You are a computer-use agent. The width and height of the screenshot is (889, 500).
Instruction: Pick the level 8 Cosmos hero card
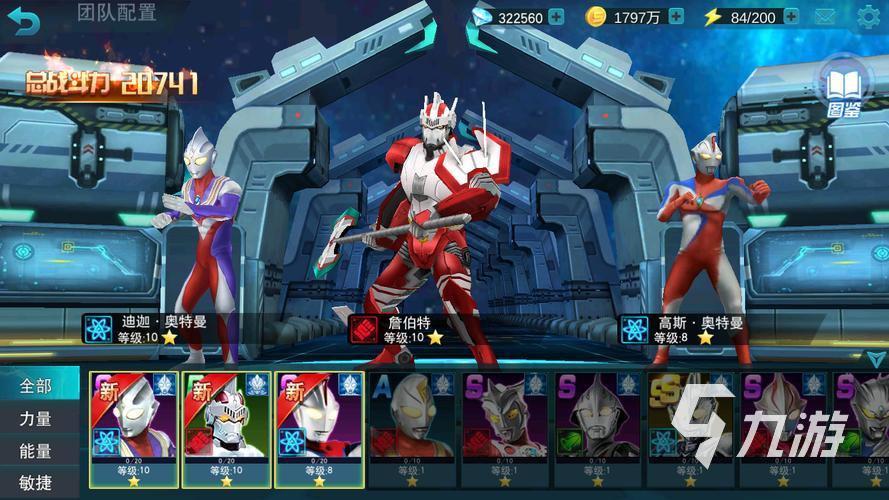point(319,428)
